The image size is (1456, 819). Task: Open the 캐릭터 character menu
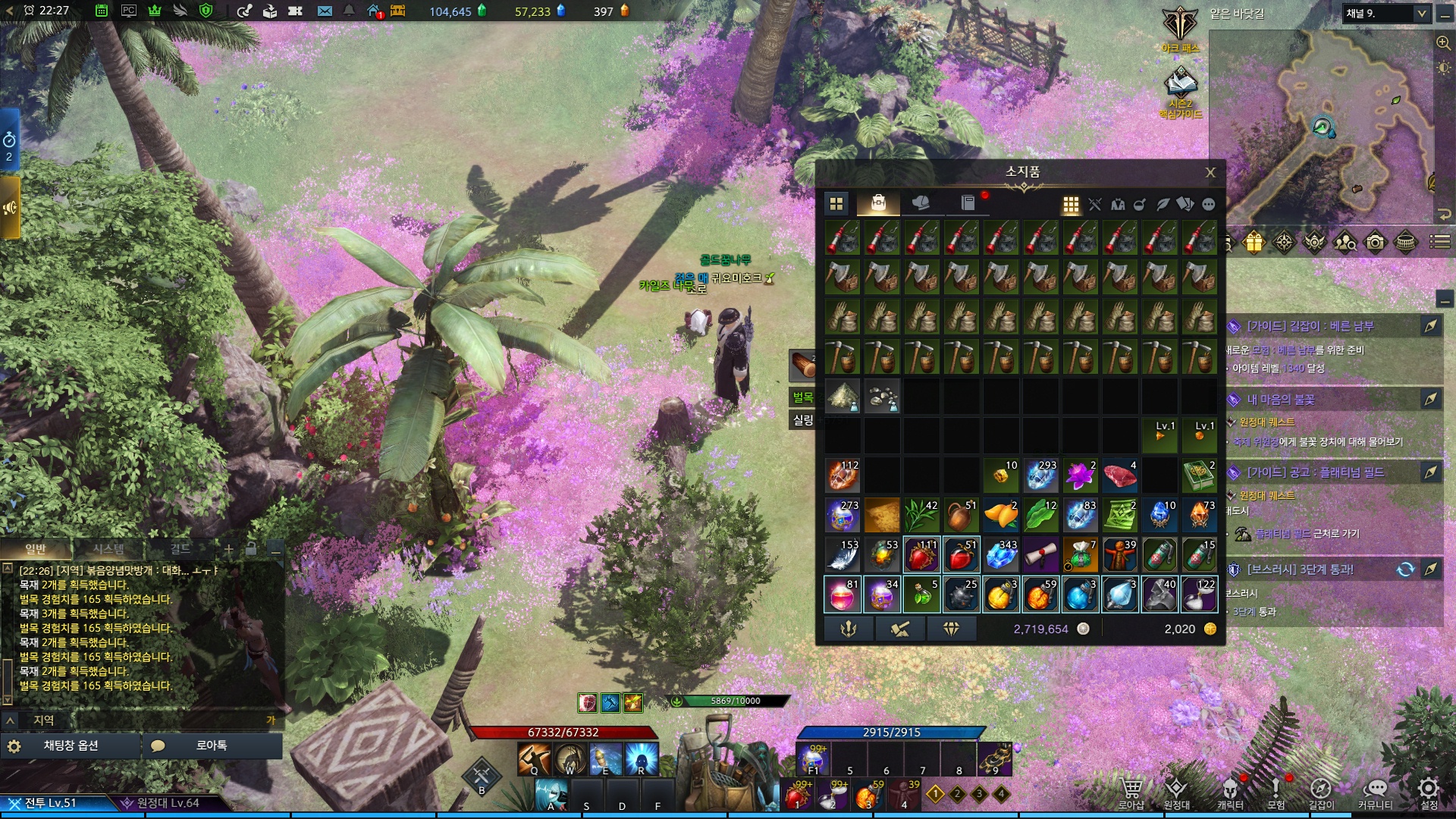coord(1230,792)
